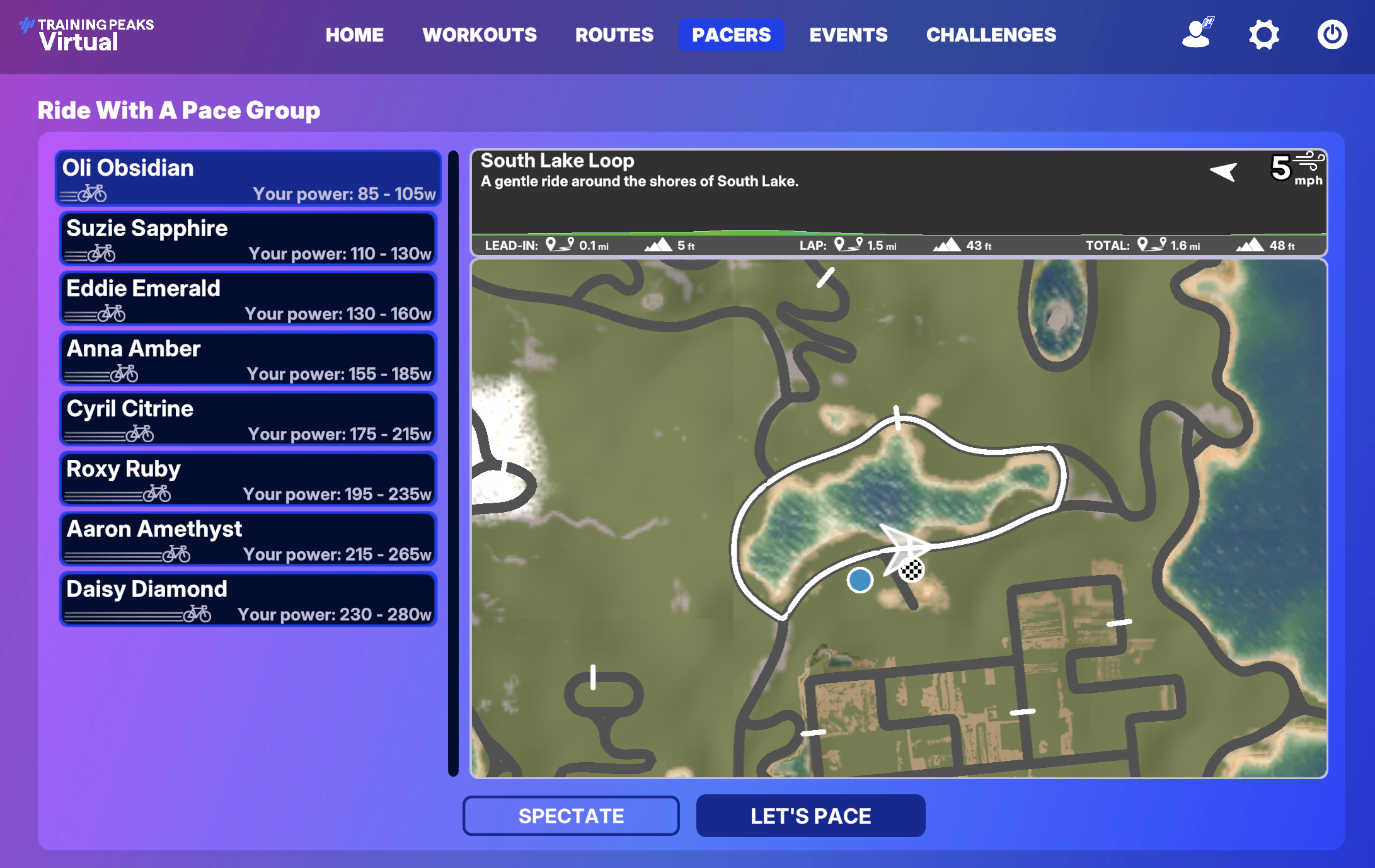Switch to the WORKOUTS tab
The image size is (1375, 868).
pyautogui.click(x=480, y=35)
